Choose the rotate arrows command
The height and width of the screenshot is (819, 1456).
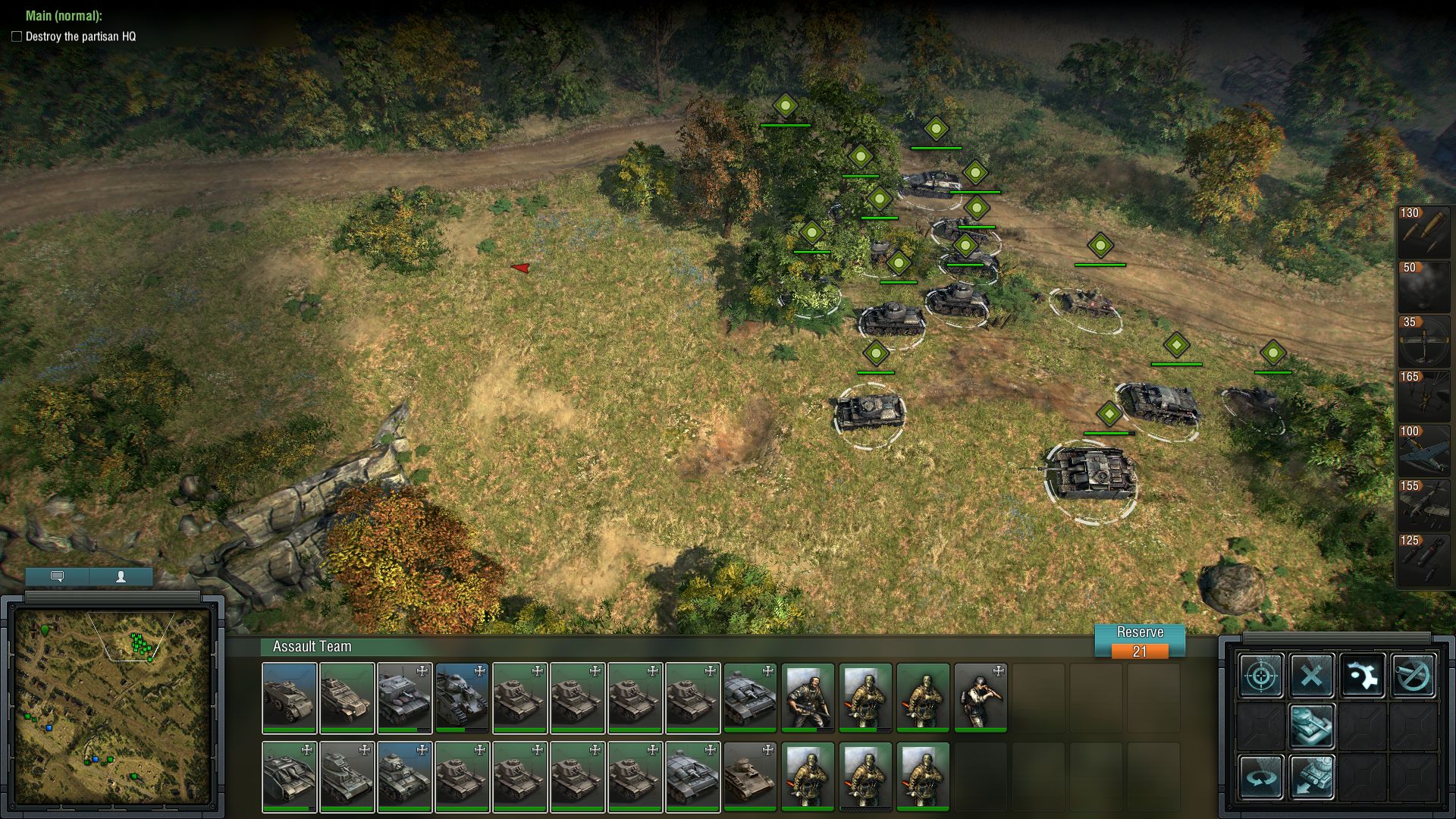pos(1262,777)
